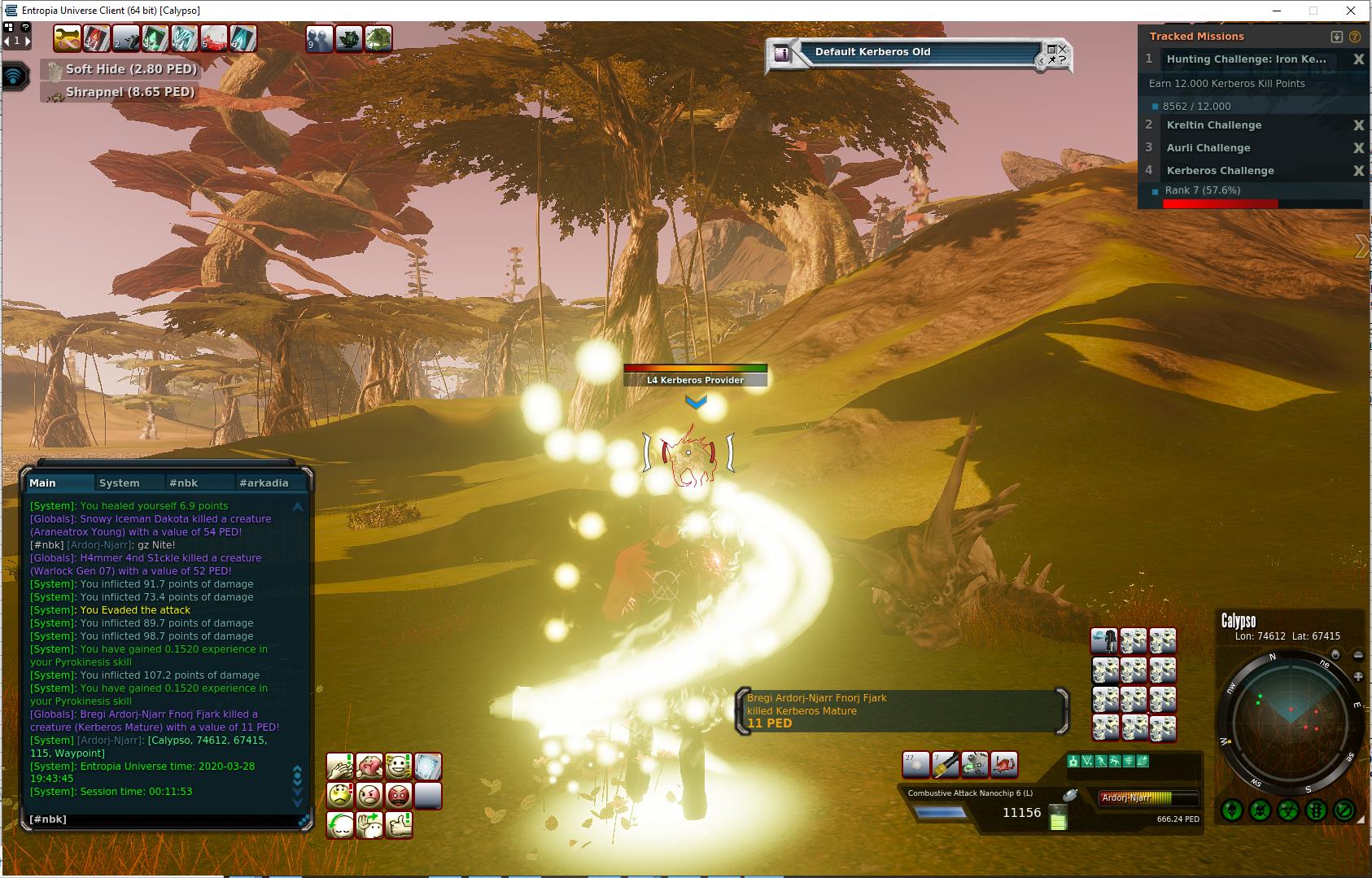Open the Hunting Challenge: Iron Kerberos mission
1372x878 pixels.
1246,59
